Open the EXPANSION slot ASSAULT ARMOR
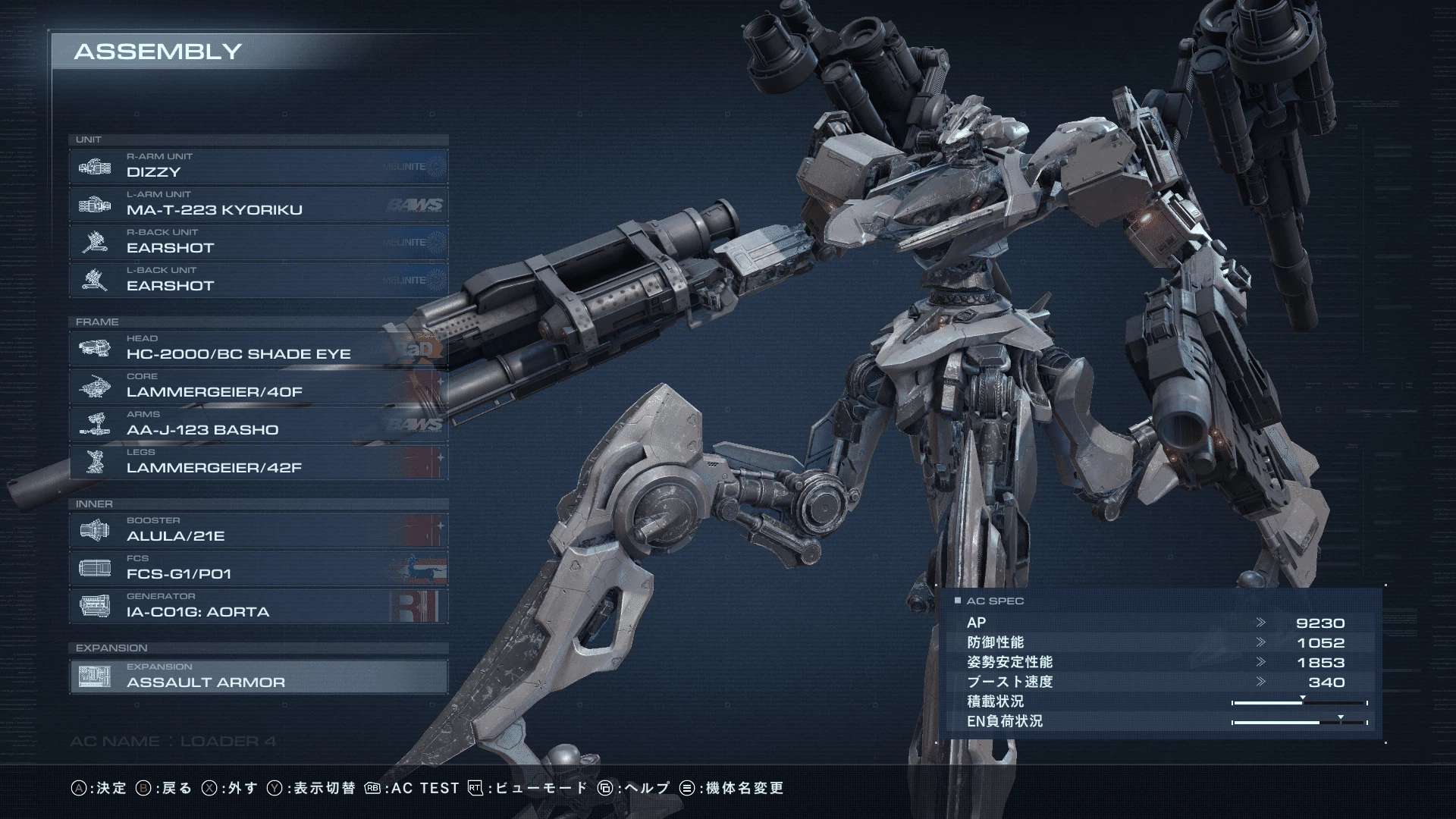The image size is (1456, 819). [x=258, y=676]
